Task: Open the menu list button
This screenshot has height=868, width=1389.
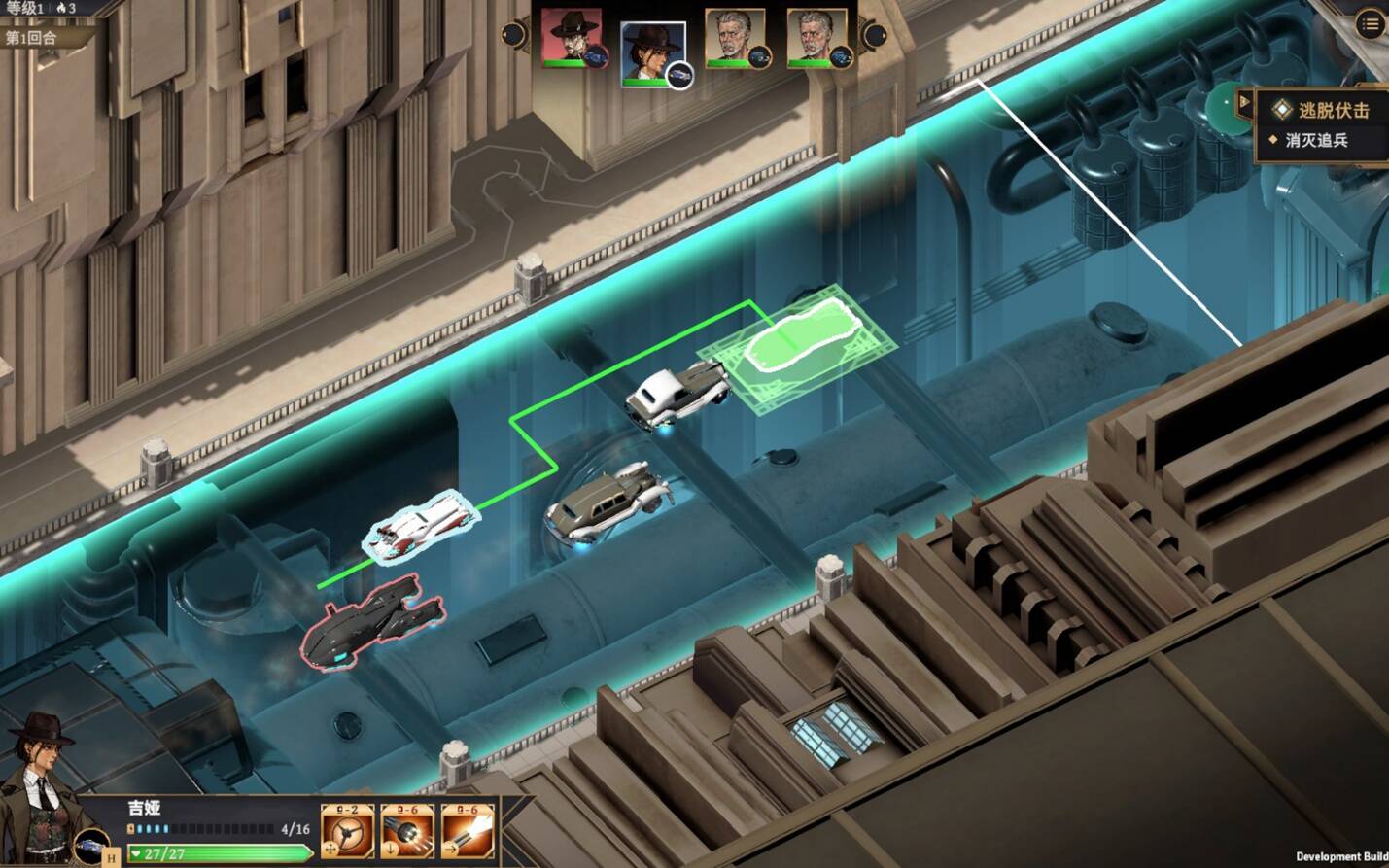Action: tap(1371, 24)
